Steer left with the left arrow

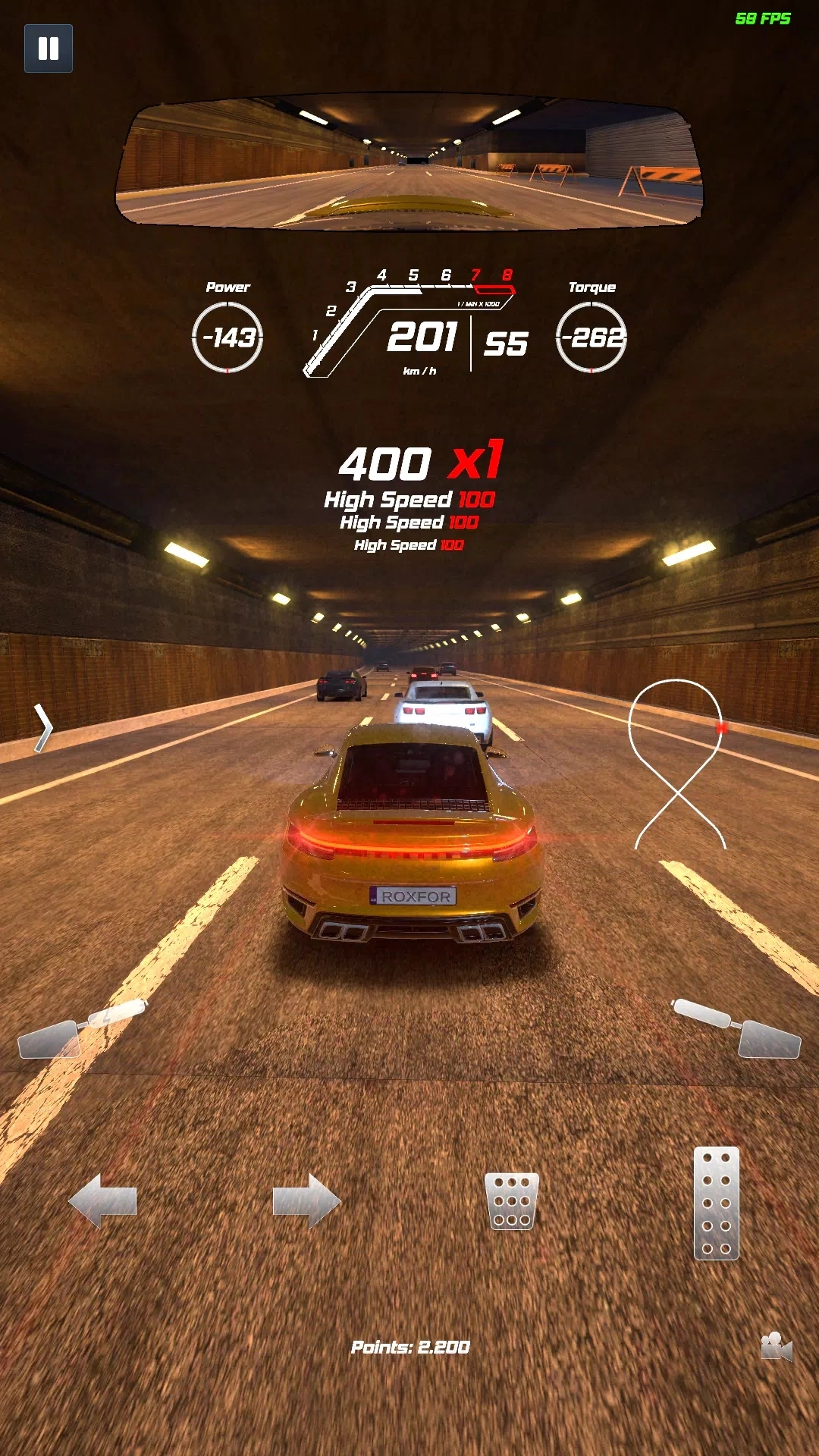[x=102, y=1200]
